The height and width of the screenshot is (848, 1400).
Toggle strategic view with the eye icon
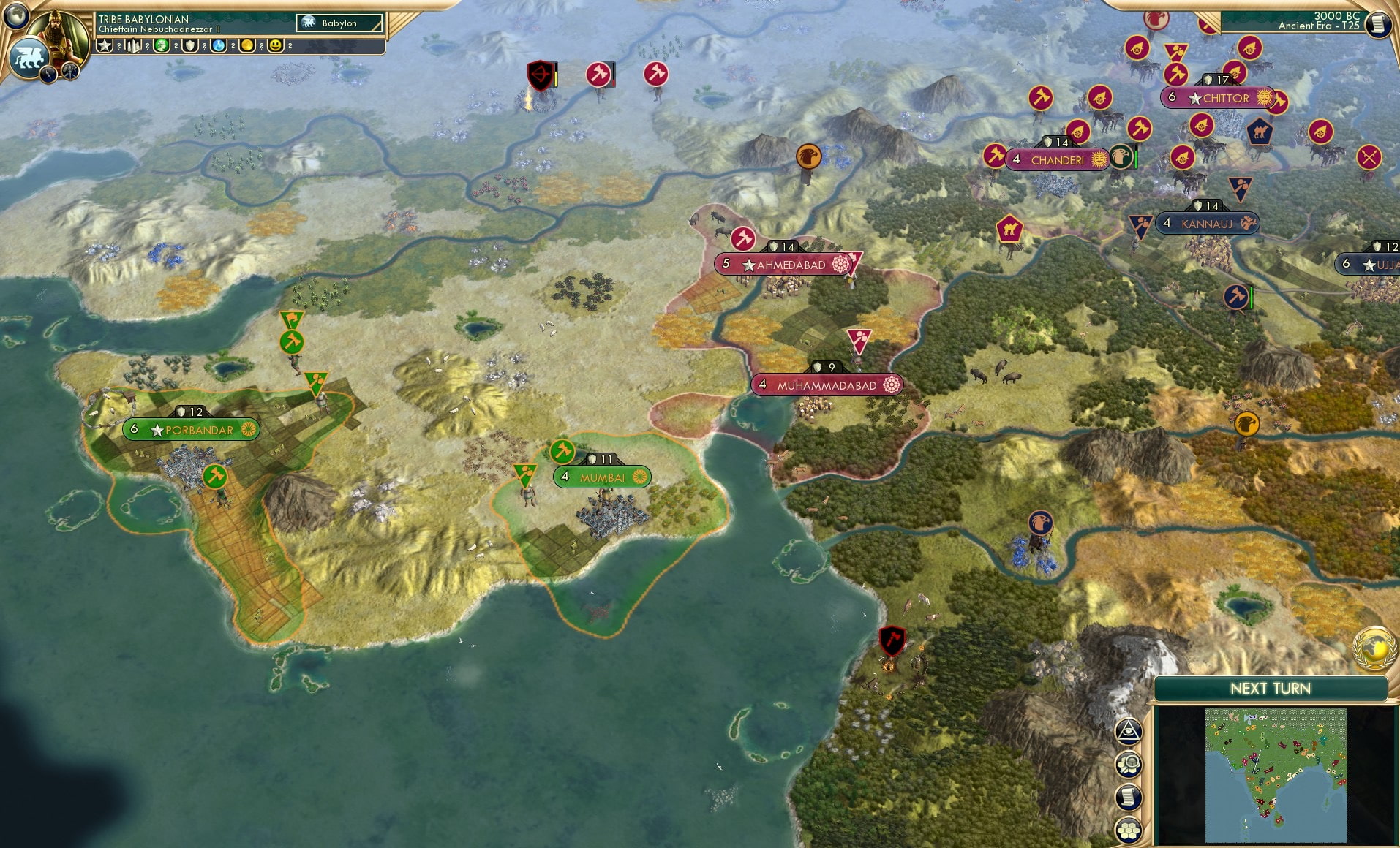click(1129, 731)
